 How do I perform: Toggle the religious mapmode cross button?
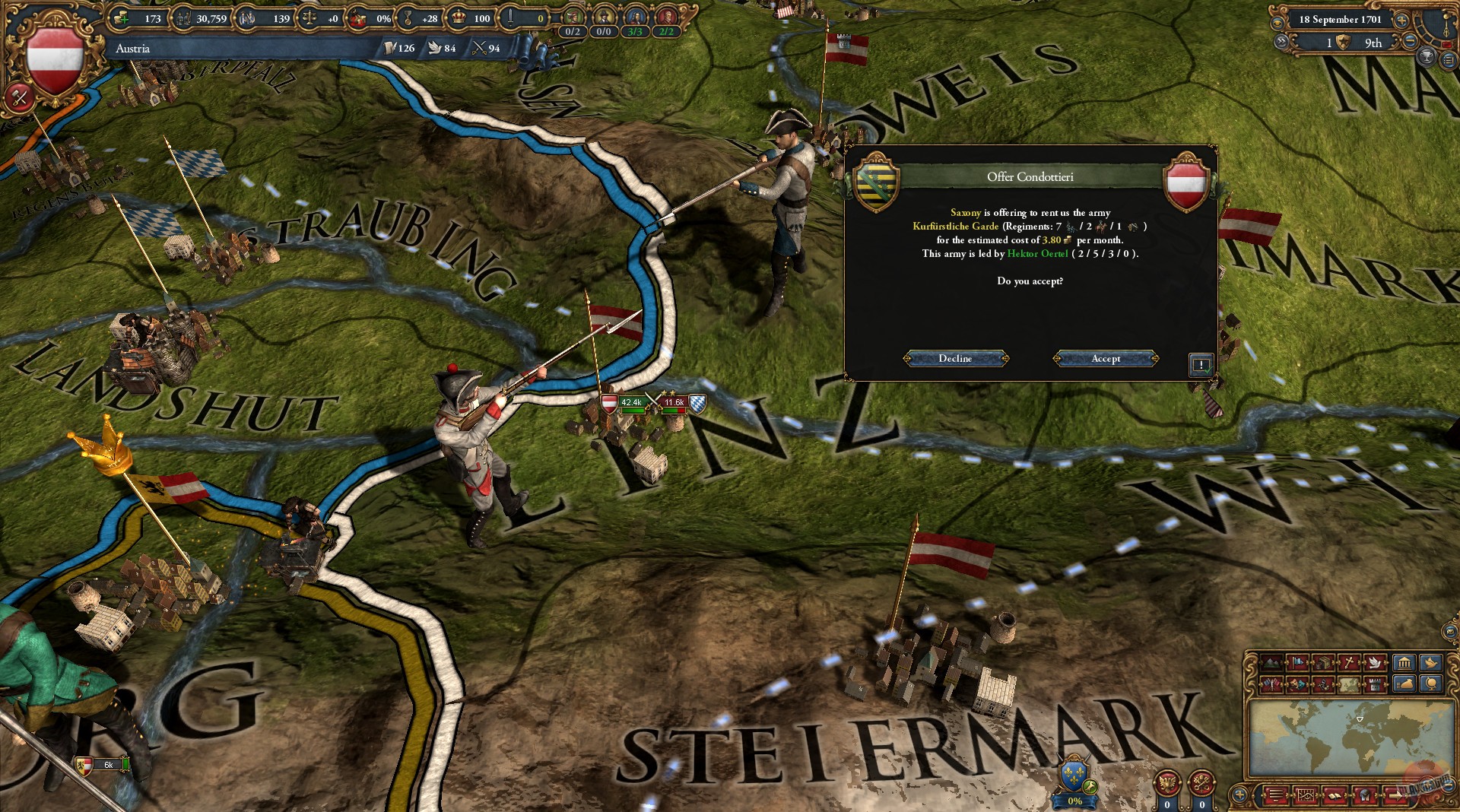point(1350,662)
